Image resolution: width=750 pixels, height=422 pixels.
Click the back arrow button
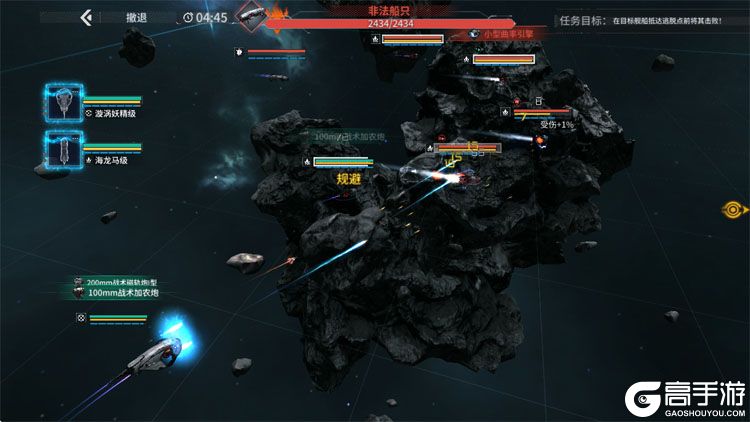pos(86,17)
